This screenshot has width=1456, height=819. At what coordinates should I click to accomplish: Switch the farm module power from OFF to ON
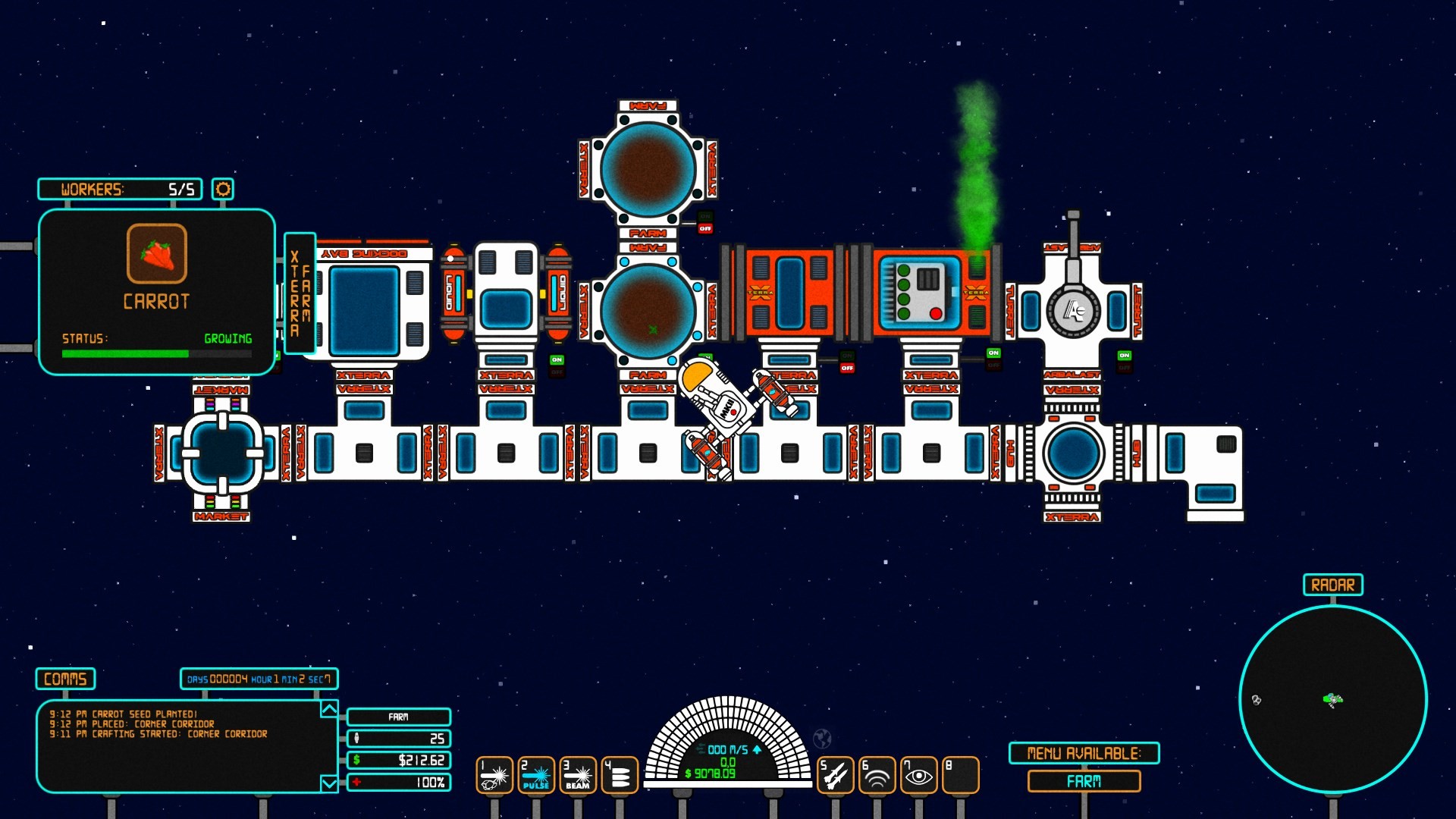click(704, 216)
